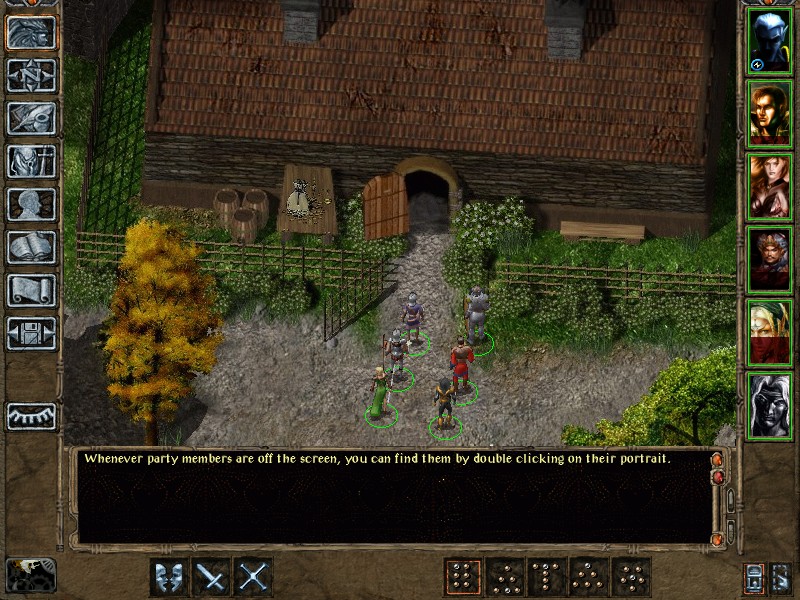The width and height of the screenshot is (800, 600).
Task: Click the Return to Game face button
Action: pos(32,33)
